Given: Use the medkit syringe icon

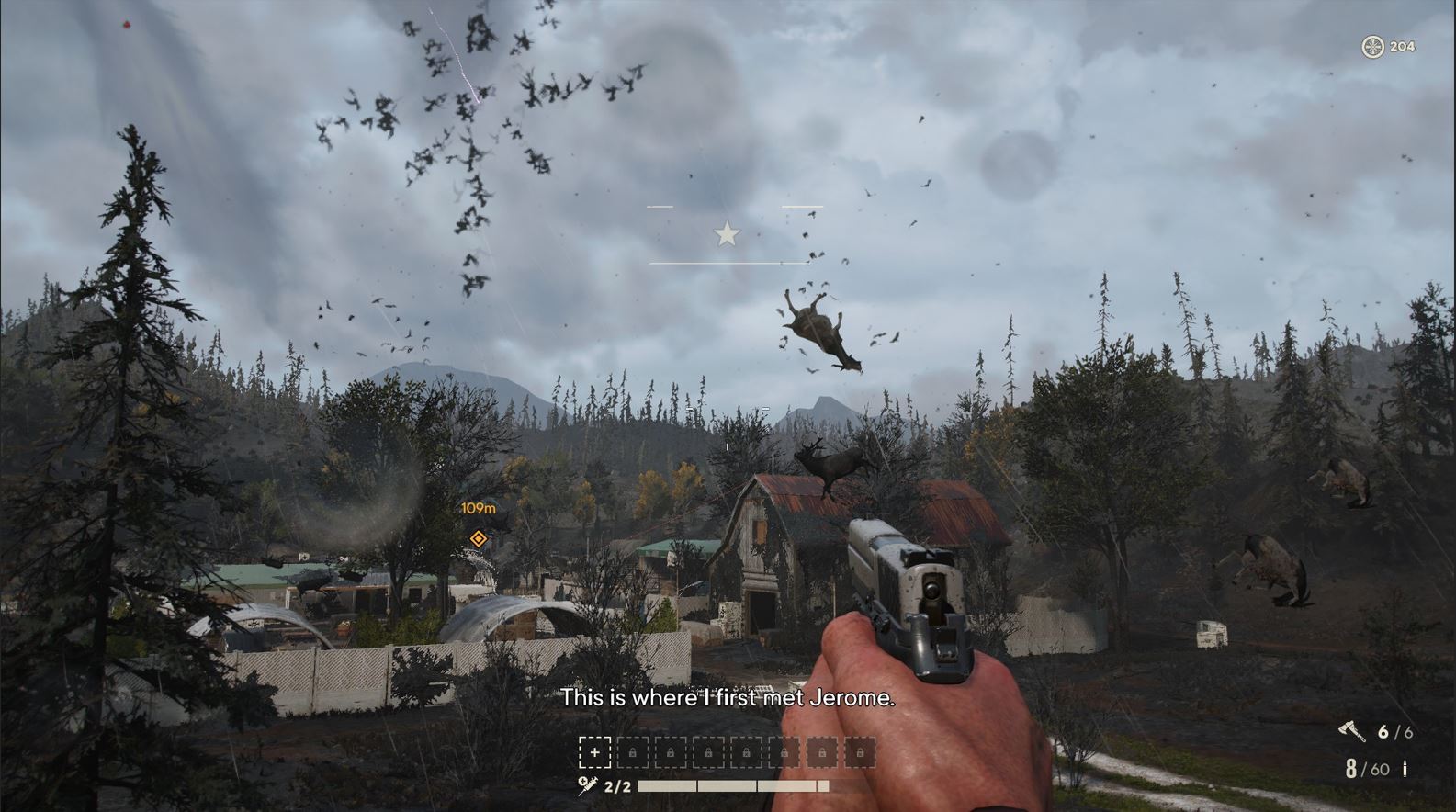Looking at the screenshot, I should click(x=588, y=785).
